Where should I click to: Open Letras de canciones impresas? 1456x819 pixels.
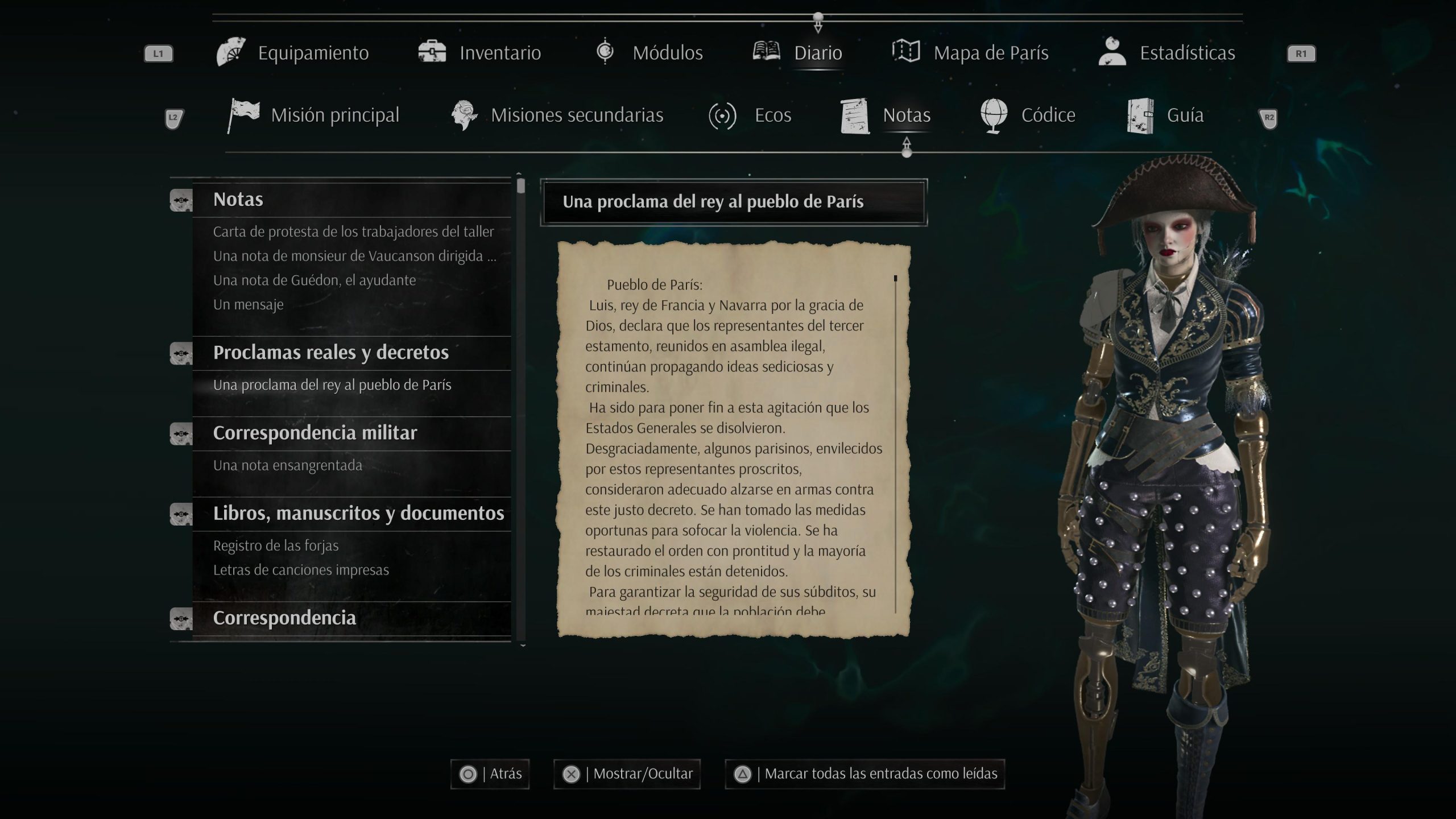click(301, 570)
